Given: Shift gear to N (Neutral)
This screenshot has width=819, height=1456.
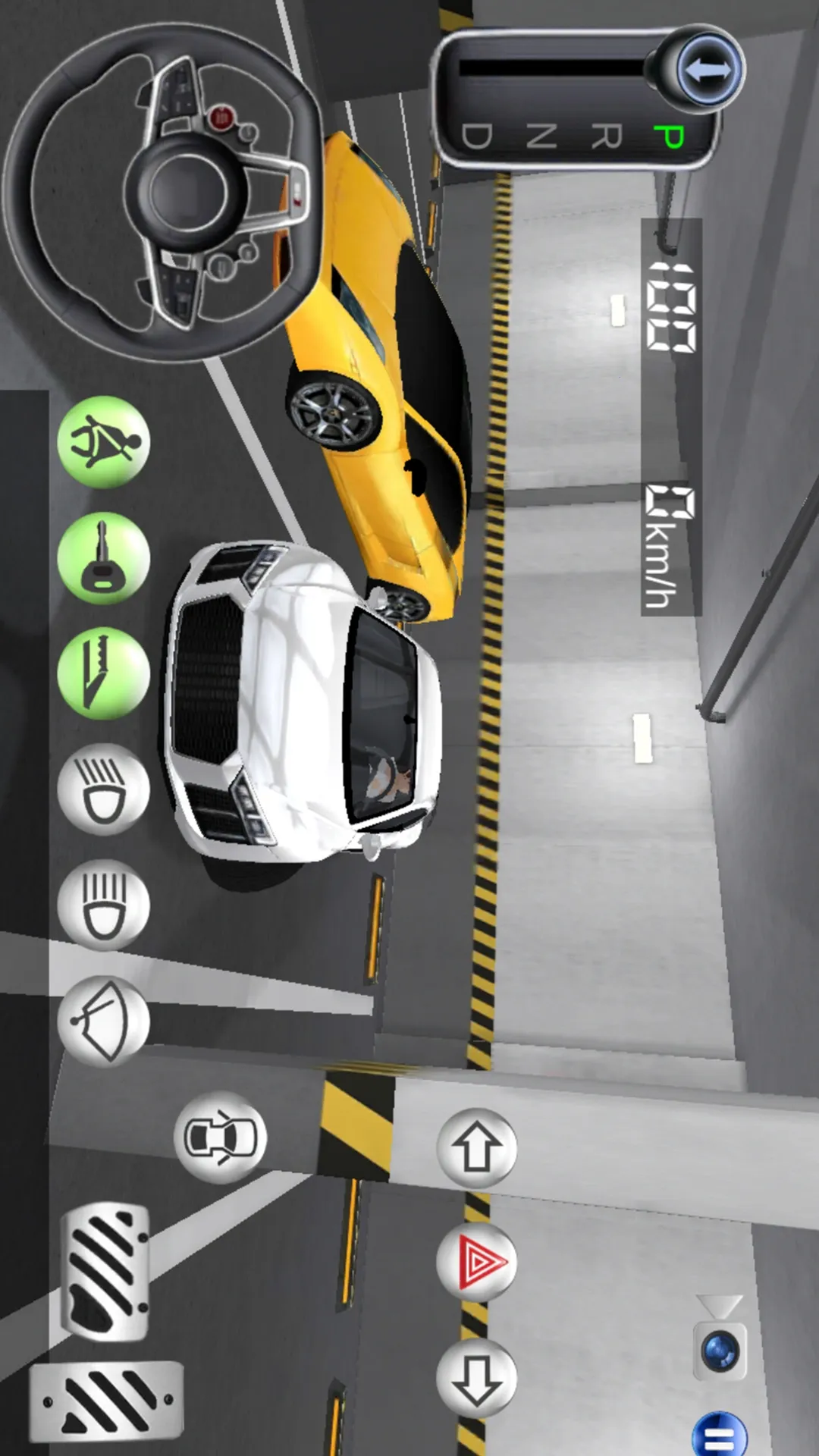Looking at the screenshot, I should [541, 136].
